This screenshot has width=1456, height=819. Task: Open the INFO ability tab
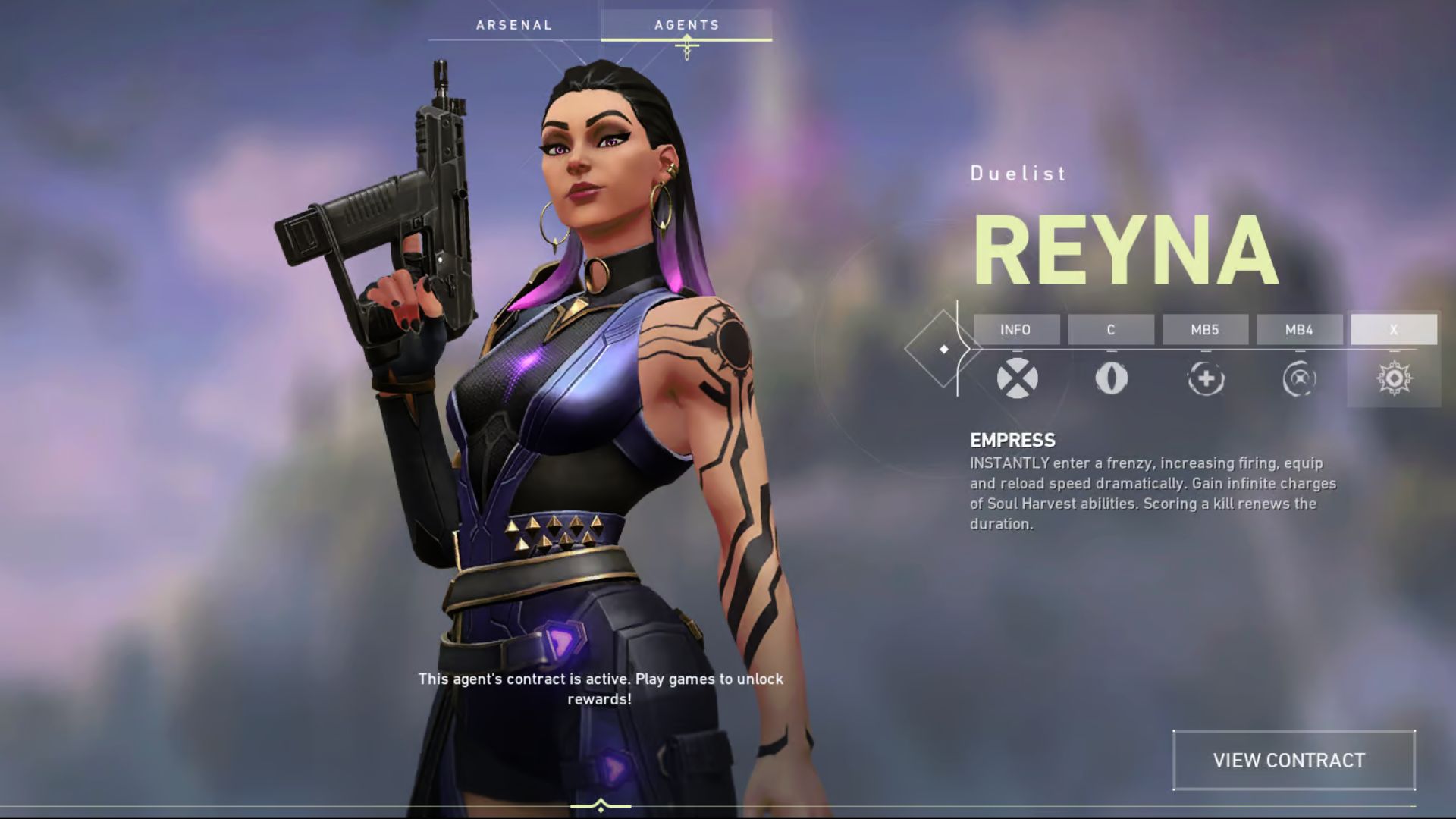click(1015, 330)
